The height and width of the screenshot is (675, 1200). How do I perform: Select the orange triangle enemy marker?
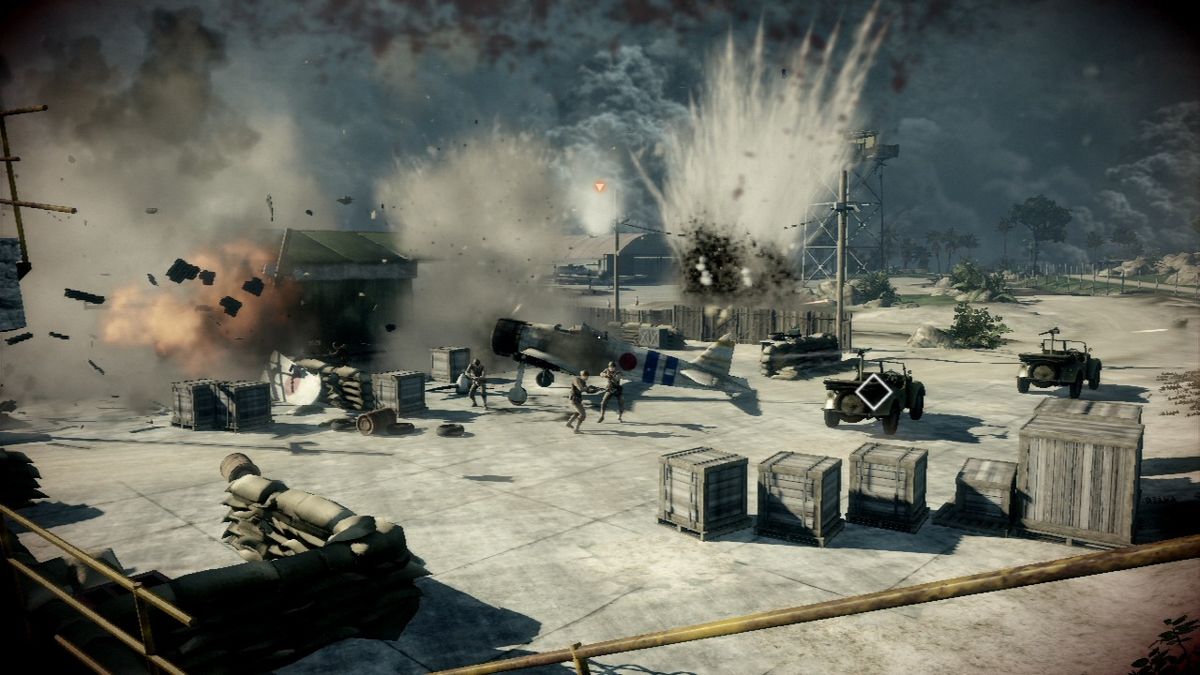point(600,187)
